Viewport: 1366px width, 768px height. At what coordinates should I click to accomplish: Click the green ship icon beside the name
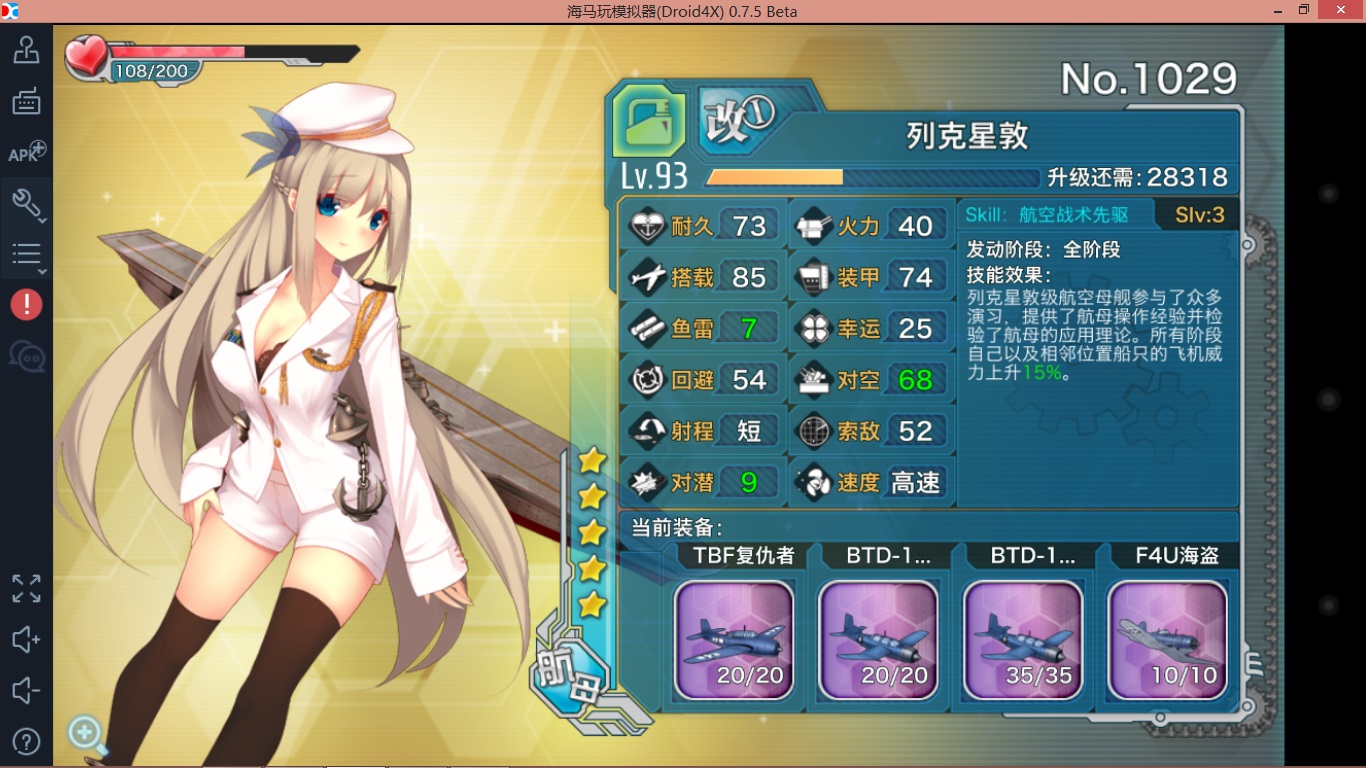click(x=649, y=122)
